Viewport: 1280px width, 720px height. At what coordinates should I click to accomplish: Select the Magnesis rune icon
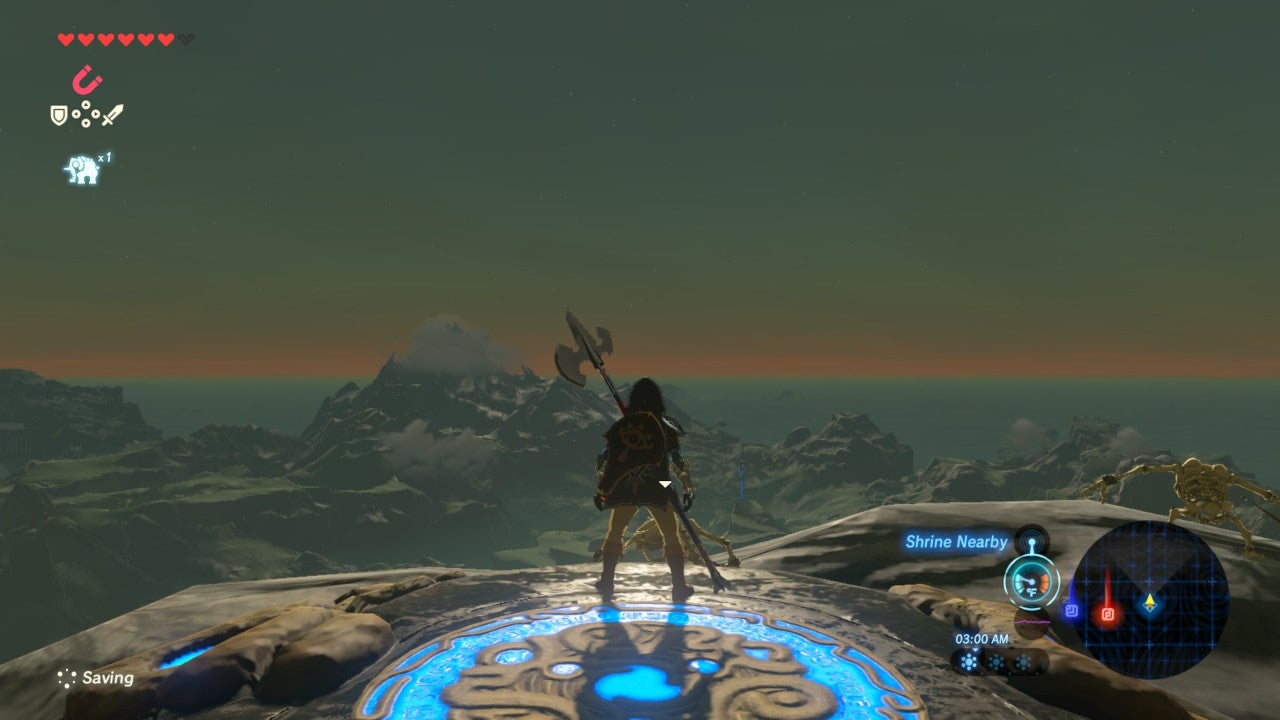tap(86, 78)
